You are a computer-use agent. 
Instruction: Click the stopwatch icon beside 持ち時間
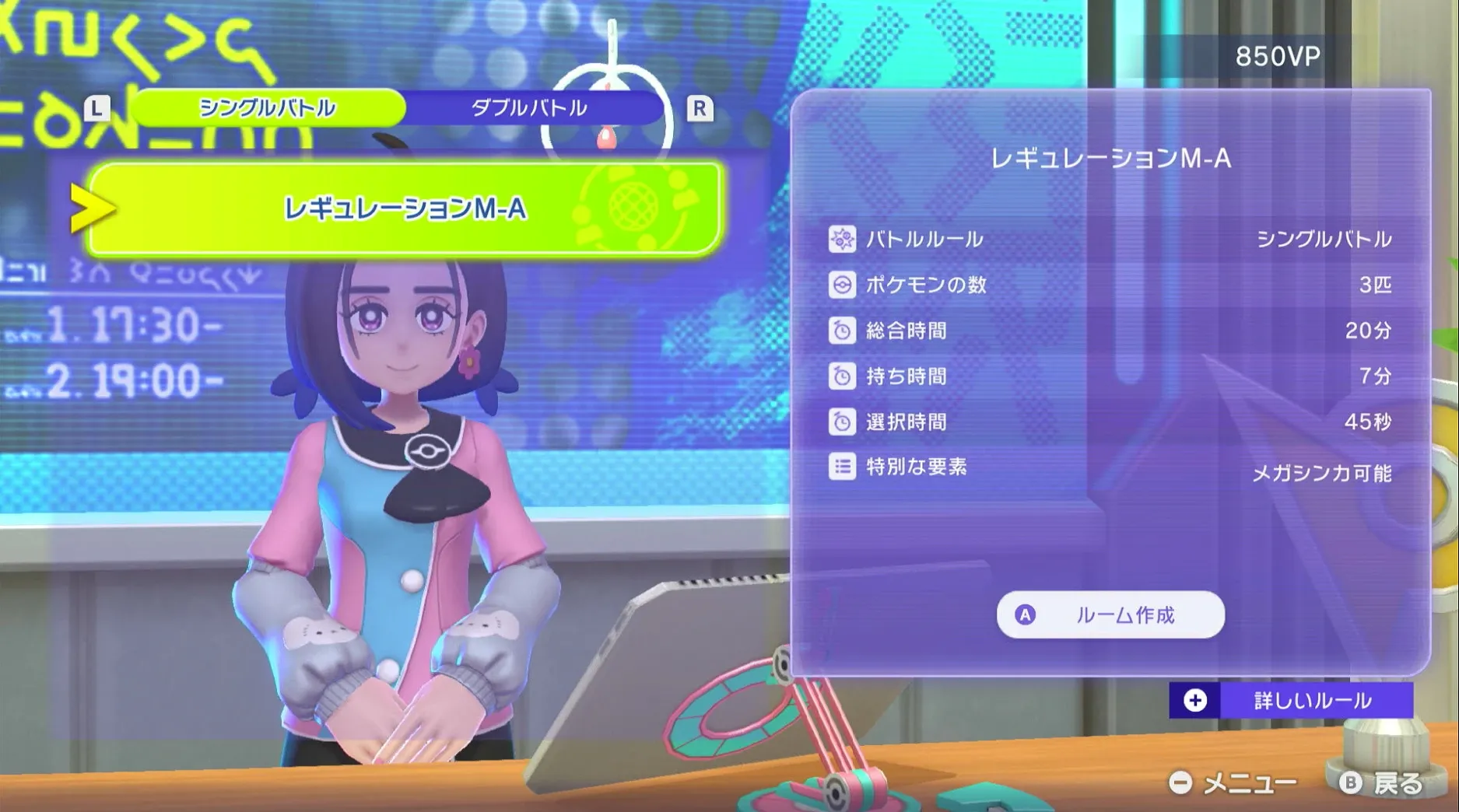click(843, 376)
